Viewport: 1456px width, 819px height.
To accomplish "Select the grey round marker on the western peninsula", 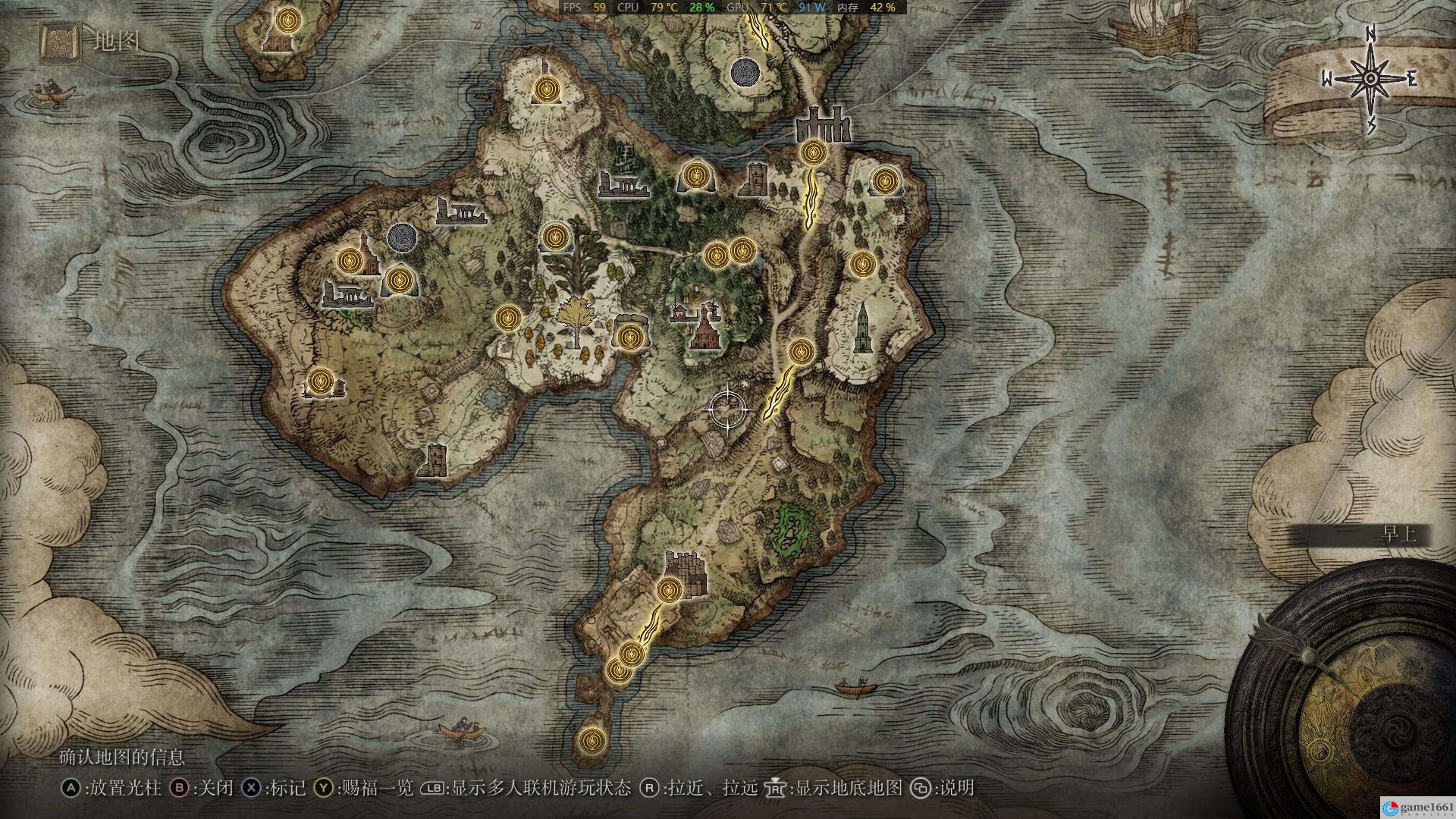I will pyautogui.click(x=401, y=237).
